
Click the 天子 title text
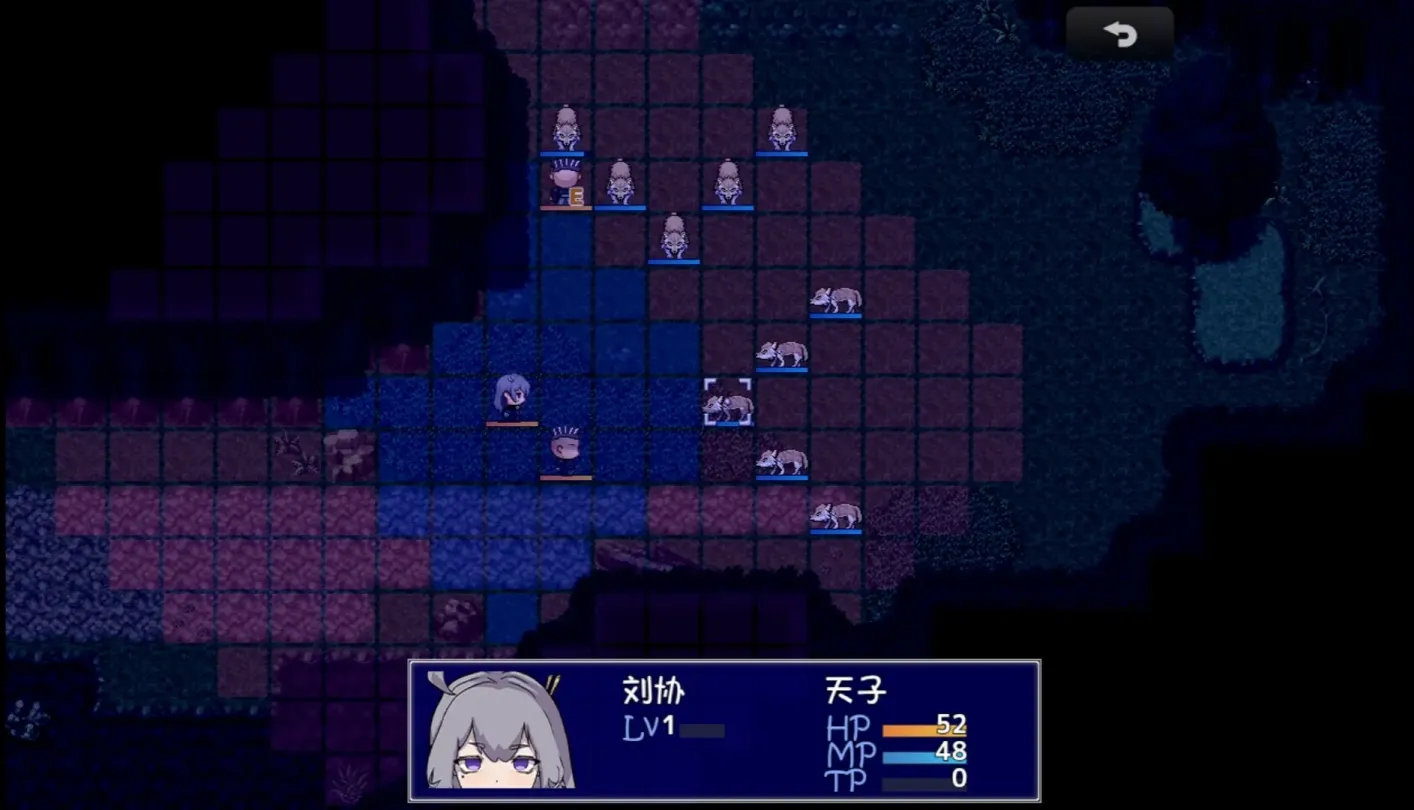[x=855, y=690]
